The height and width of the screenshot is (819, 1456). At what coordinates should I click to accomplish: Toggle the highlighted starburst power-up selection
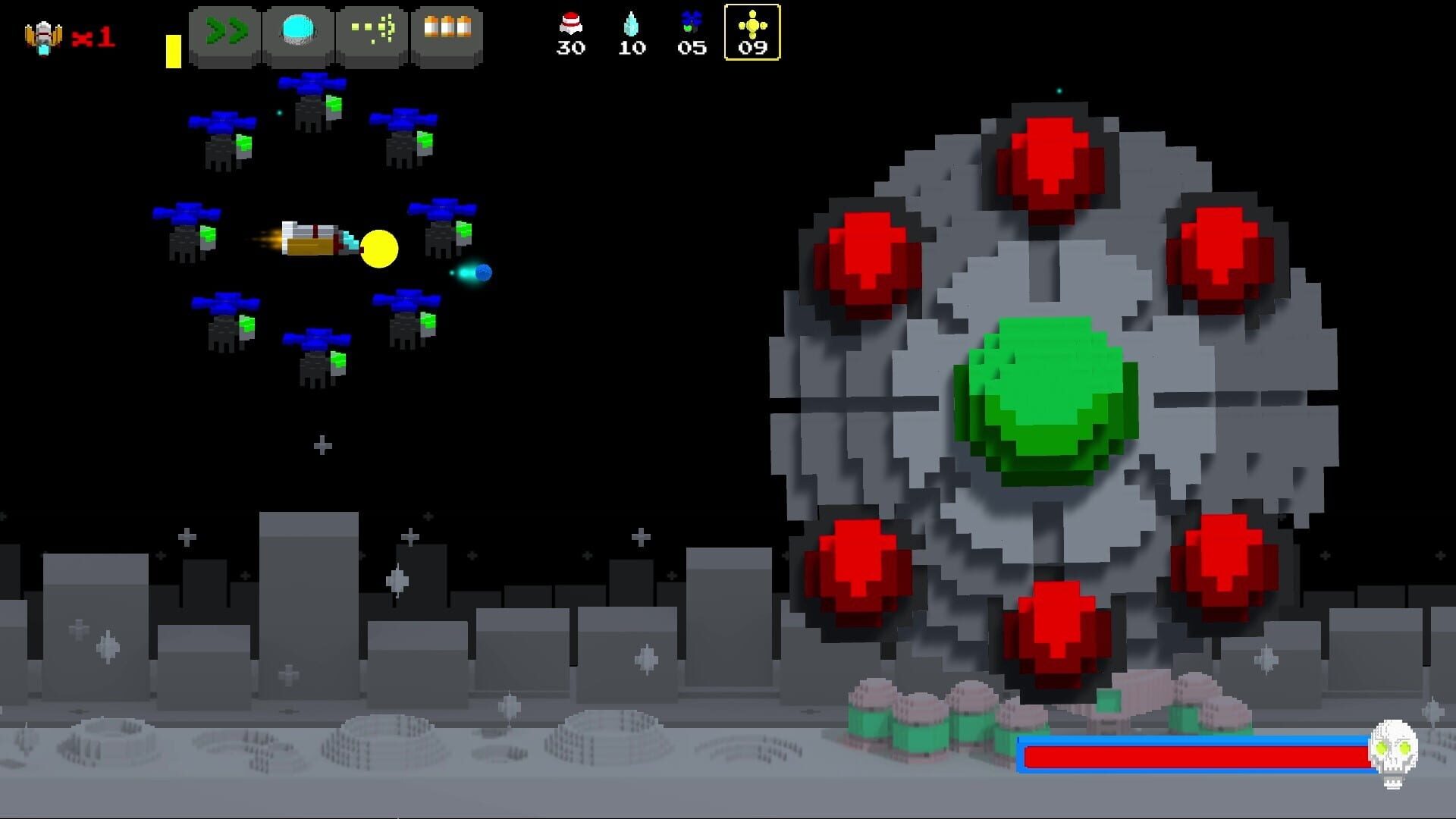click(752, 33)
